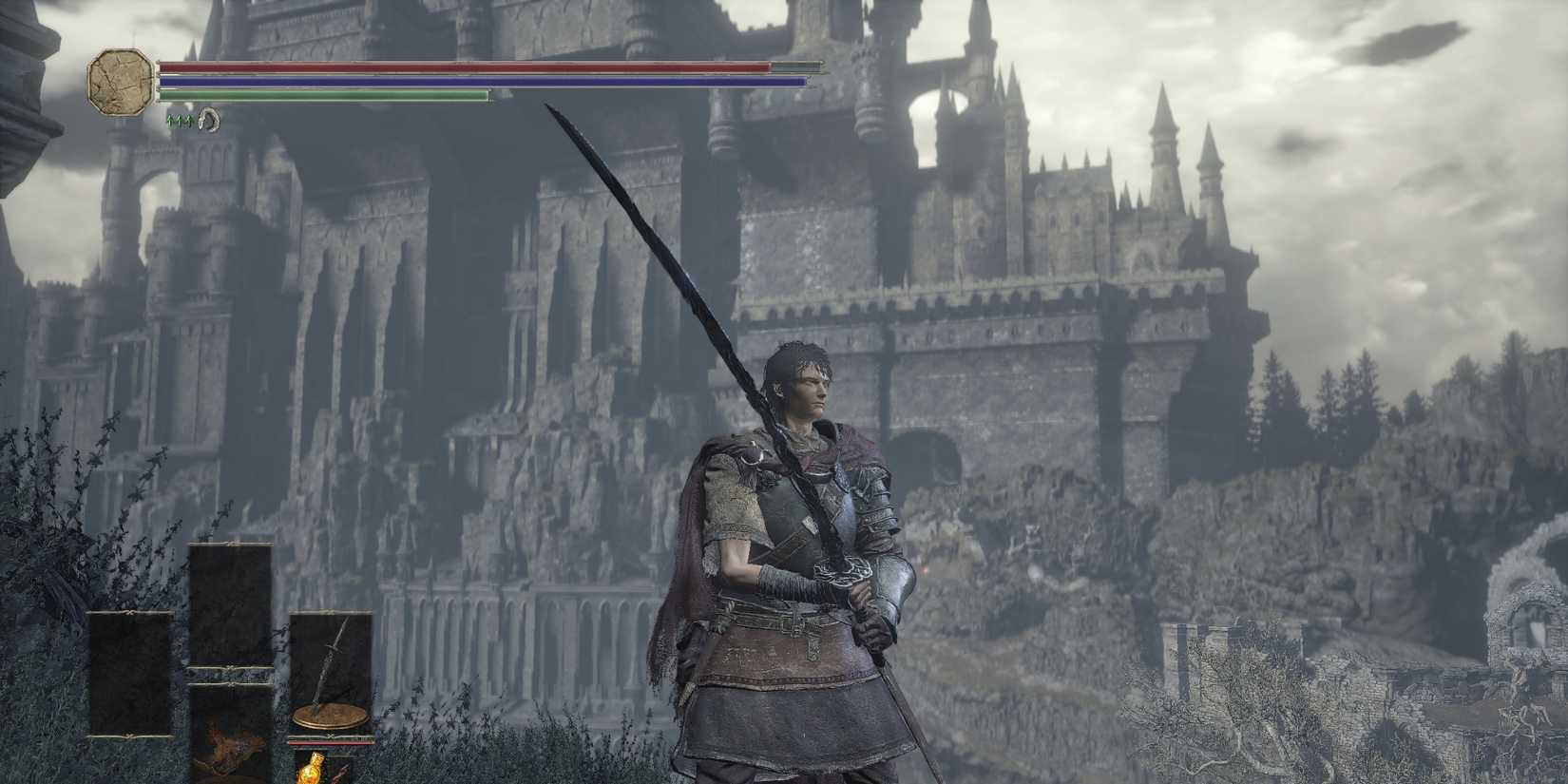
Task: Click the second green buff arrow icon
Action: click(181, 121)
